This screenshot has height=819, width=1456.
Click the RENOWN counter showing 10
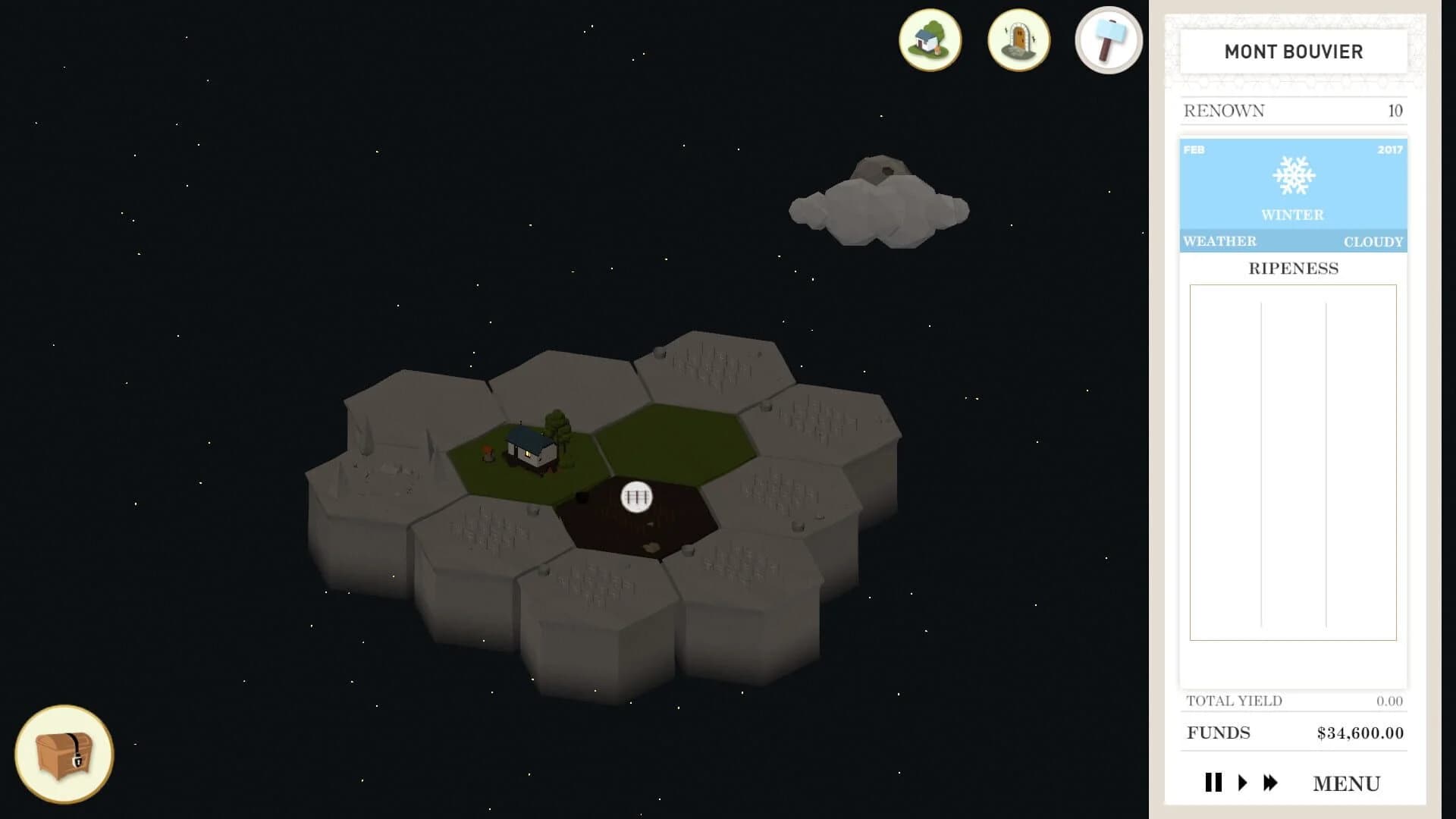point(1292,110)
